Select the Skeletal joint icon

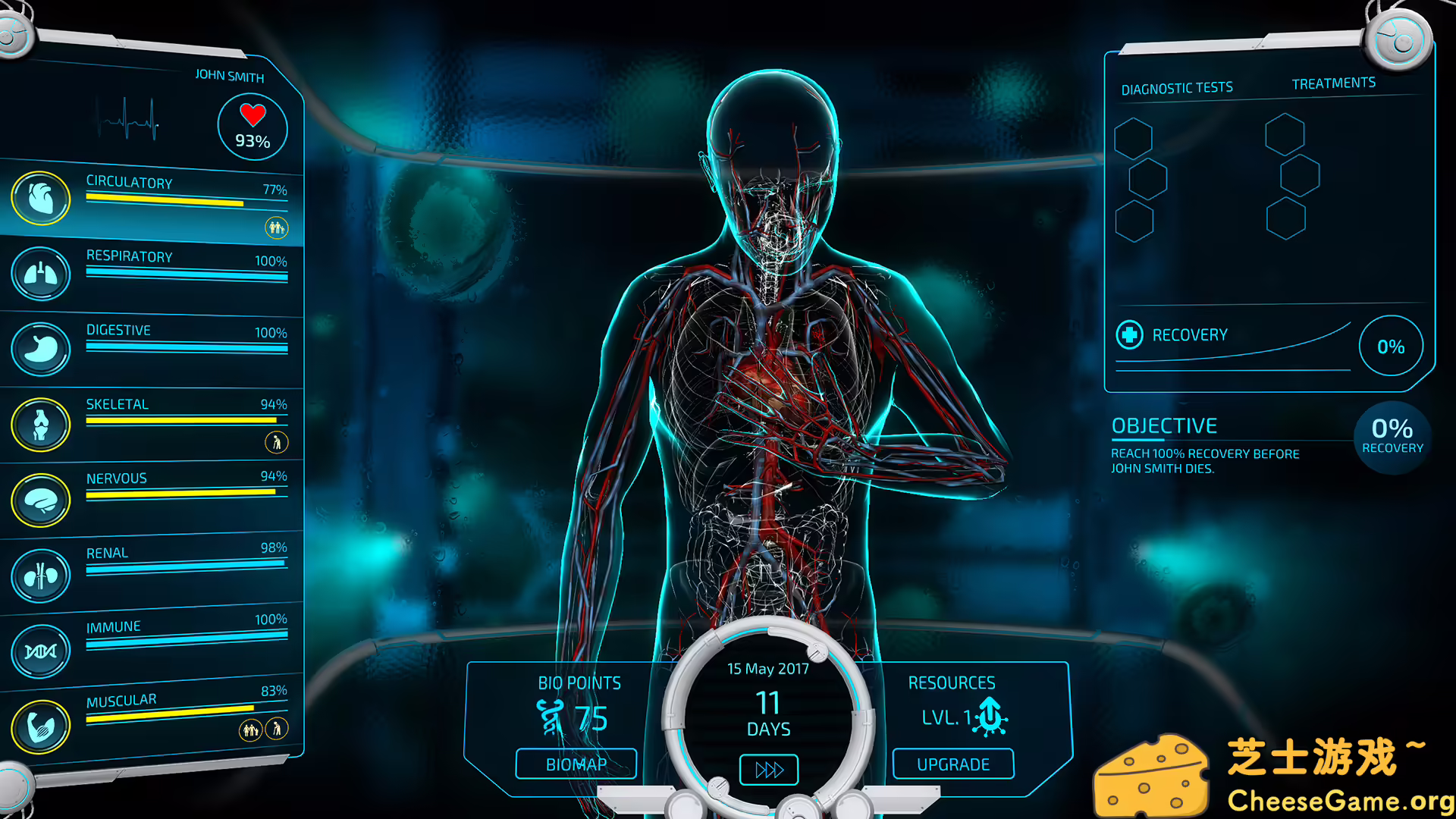pyautogui.click(x=42, y=422)
